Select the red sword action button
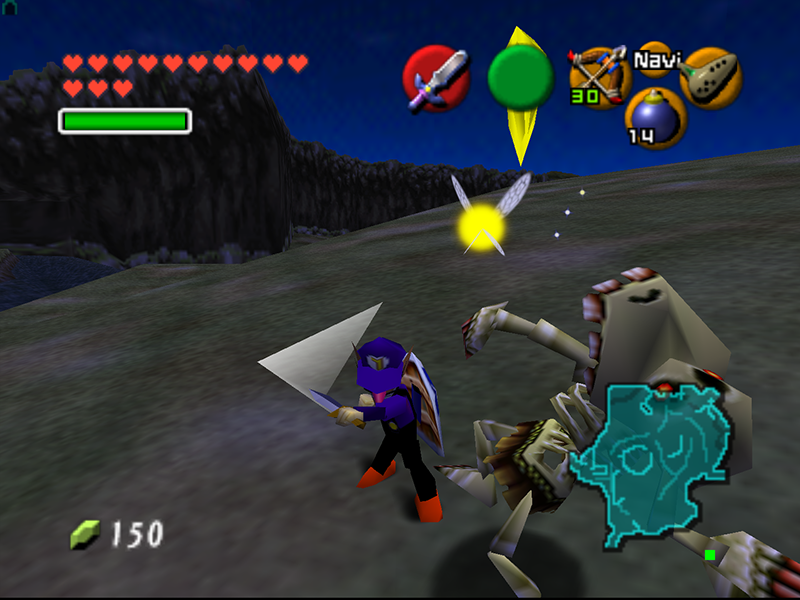The image size is (800, 600). coord(436,78)
